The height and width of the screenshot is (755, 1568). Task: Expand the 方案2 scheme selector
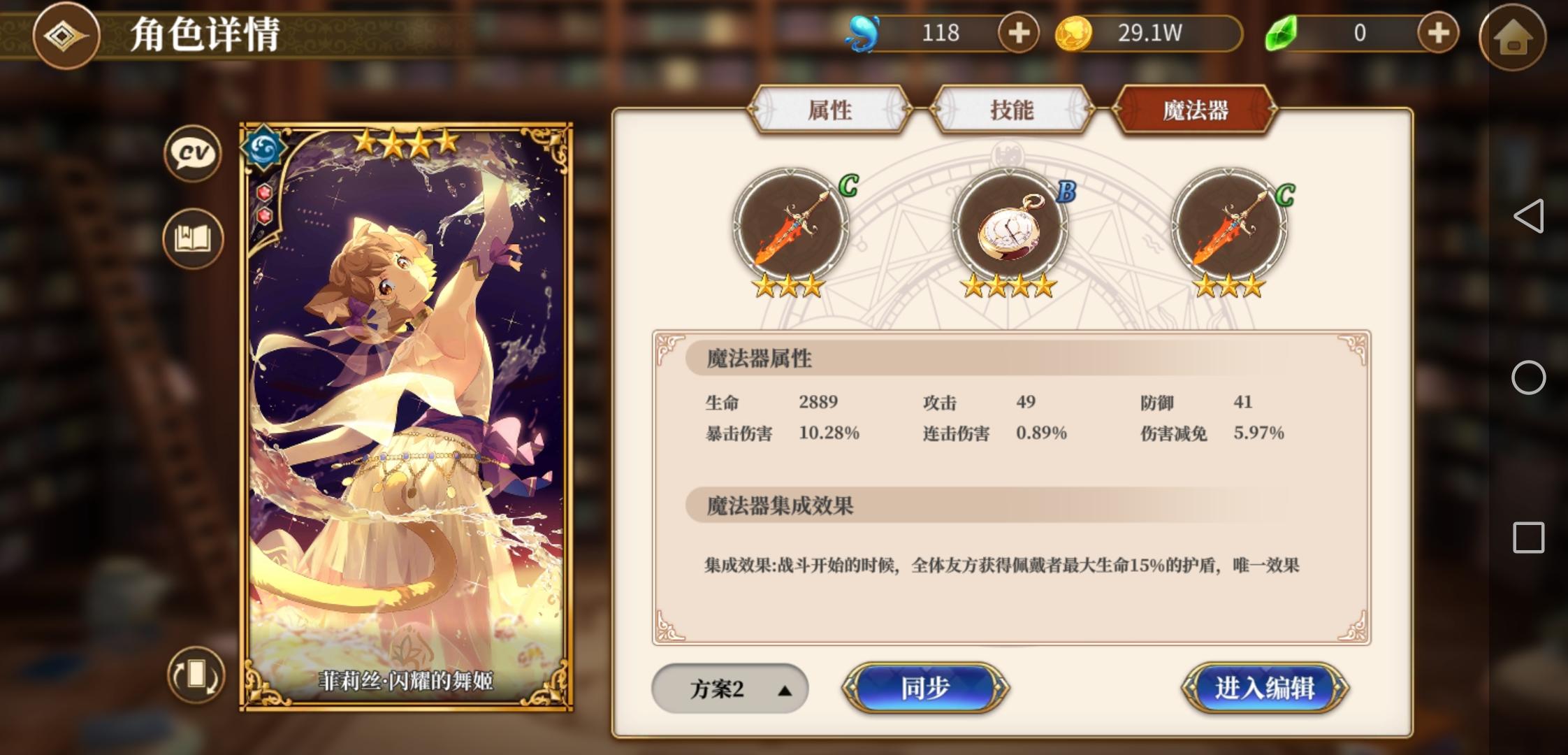coord(729,688)
